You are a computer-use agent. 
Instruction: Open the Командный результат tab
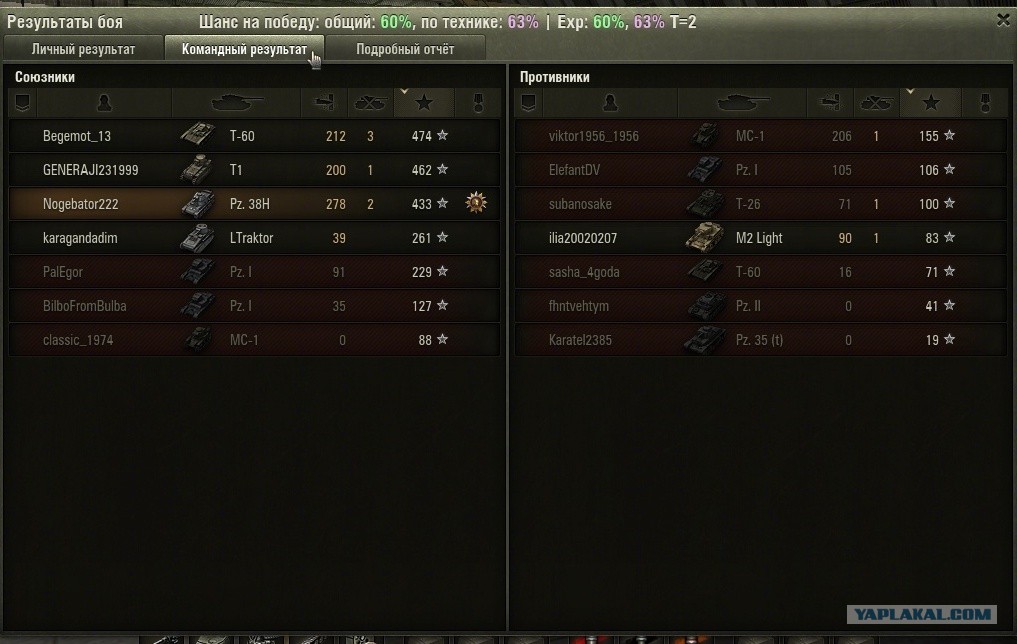(244, 49)
